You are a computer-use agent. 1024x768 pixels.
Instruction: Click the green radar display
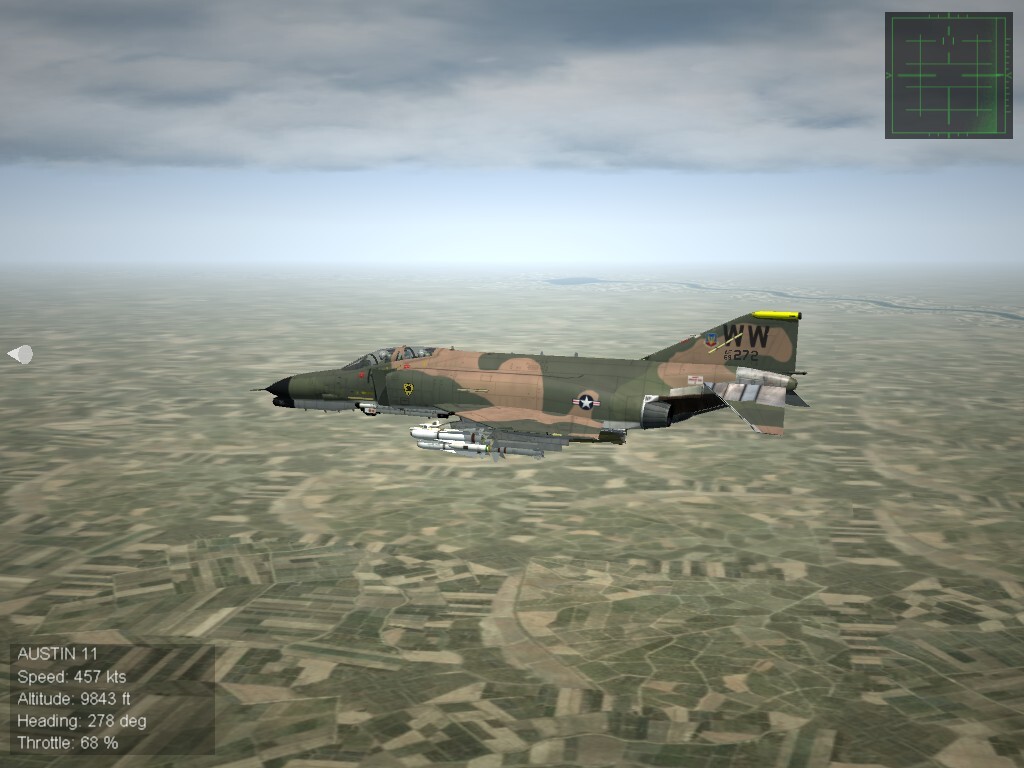coord(948,75)
